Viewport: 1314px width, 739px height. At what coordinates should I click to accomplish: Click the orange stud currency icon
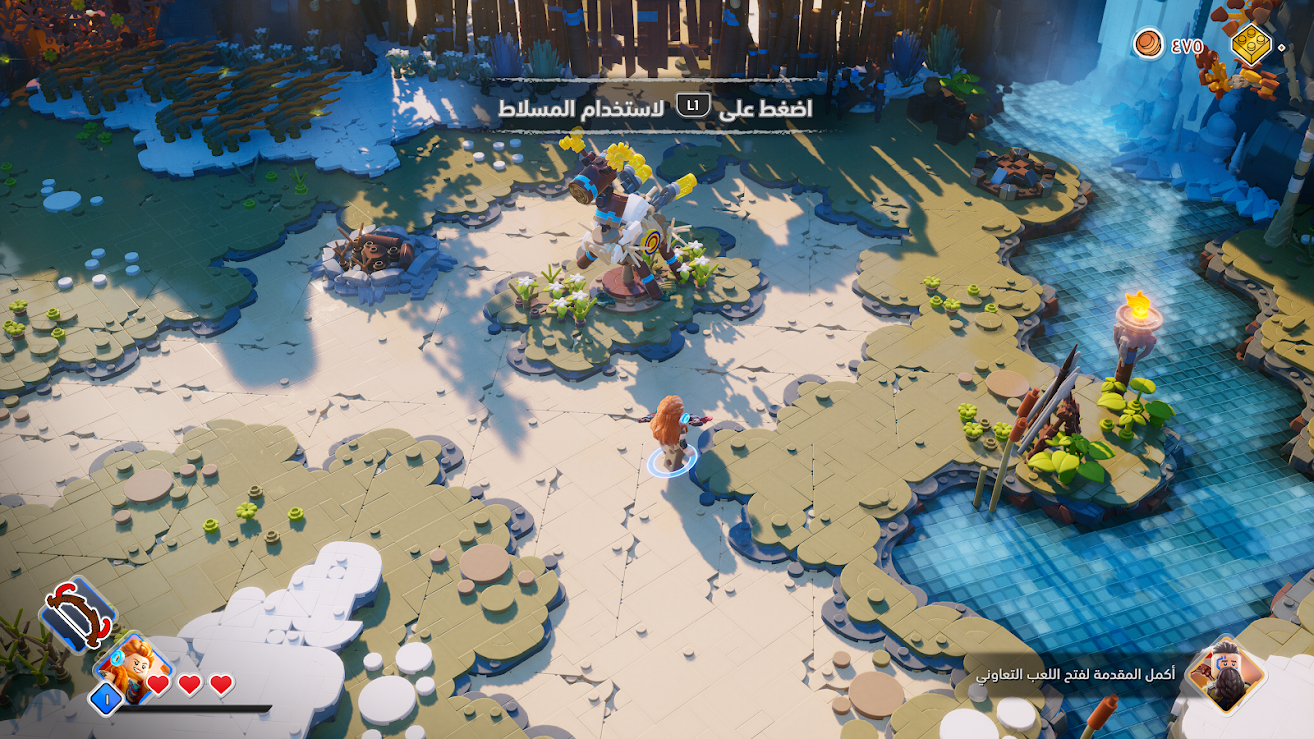click(1148, 43)
